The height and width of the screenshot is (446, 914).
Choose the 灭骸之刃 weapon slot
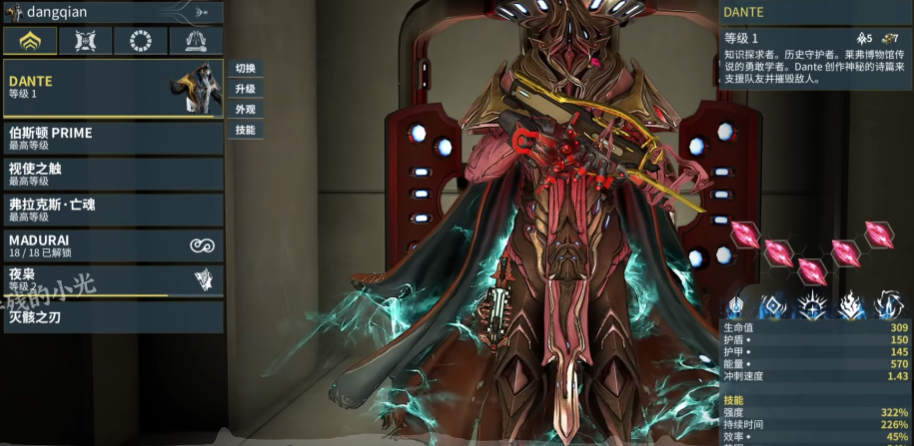(112, 317)
